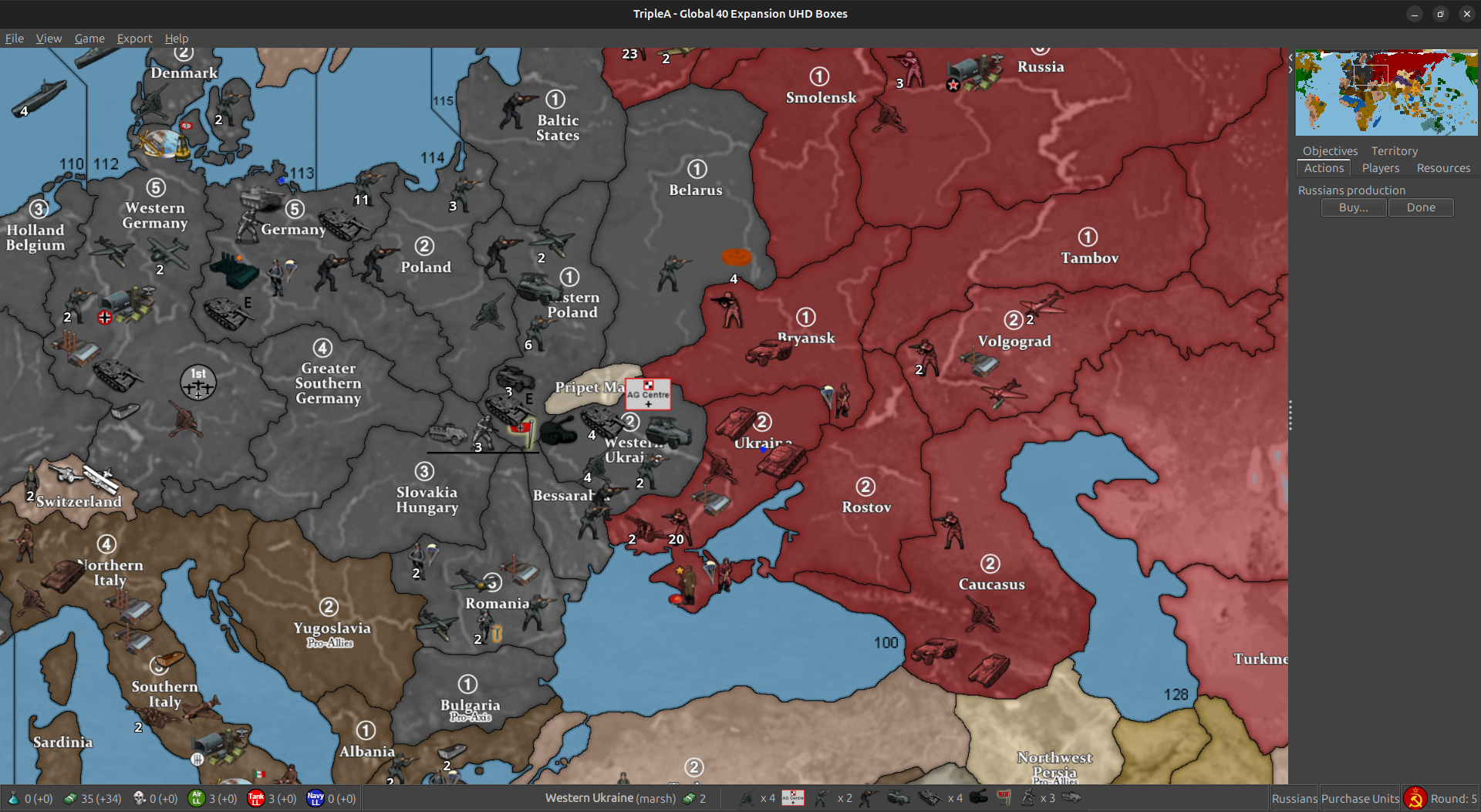Select the blue Navy LL counter icon
Screen dimensions: 1481x812
coord(315,798)
